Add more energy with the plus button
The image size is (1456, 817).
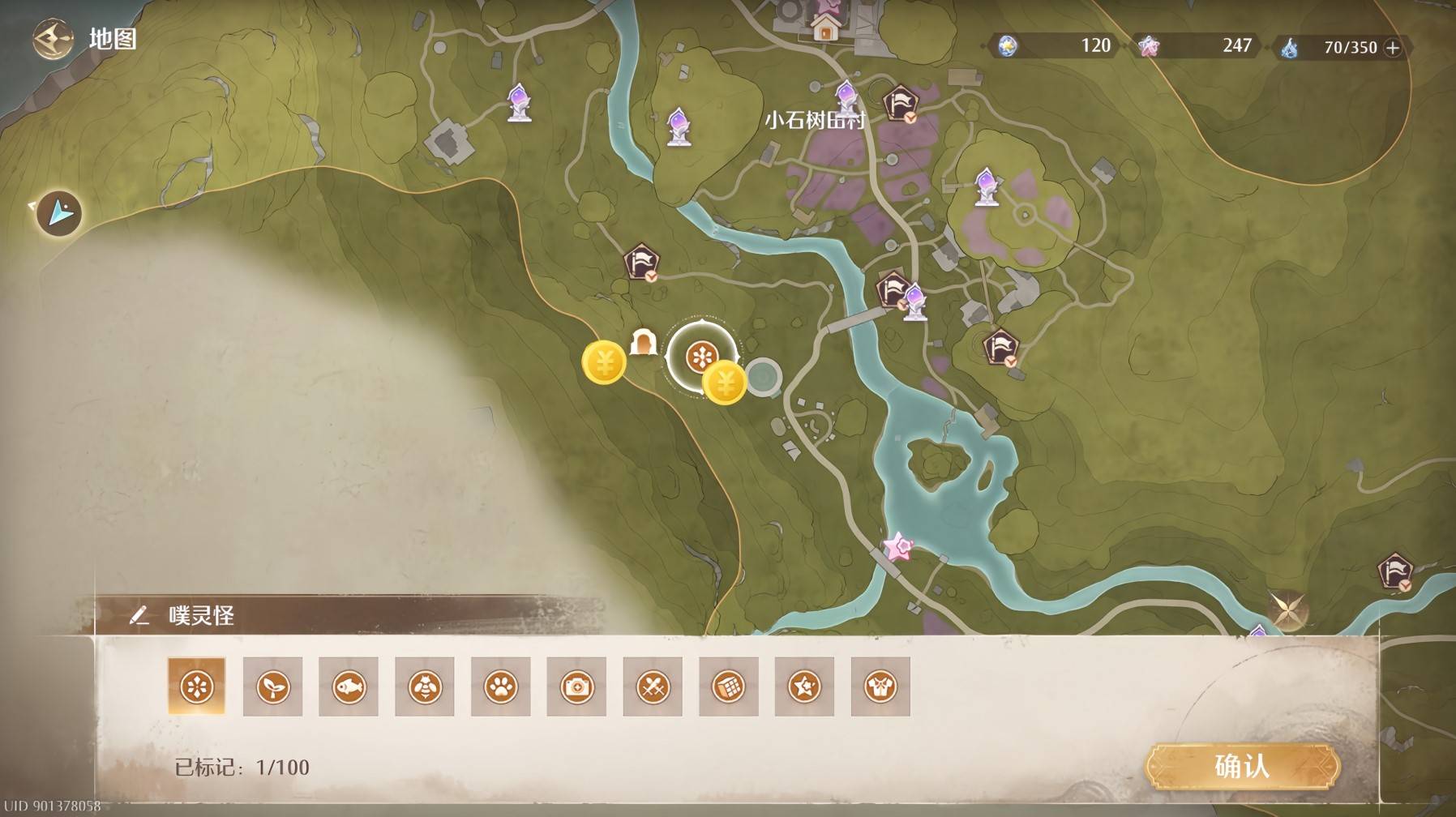click(1393, 48)
